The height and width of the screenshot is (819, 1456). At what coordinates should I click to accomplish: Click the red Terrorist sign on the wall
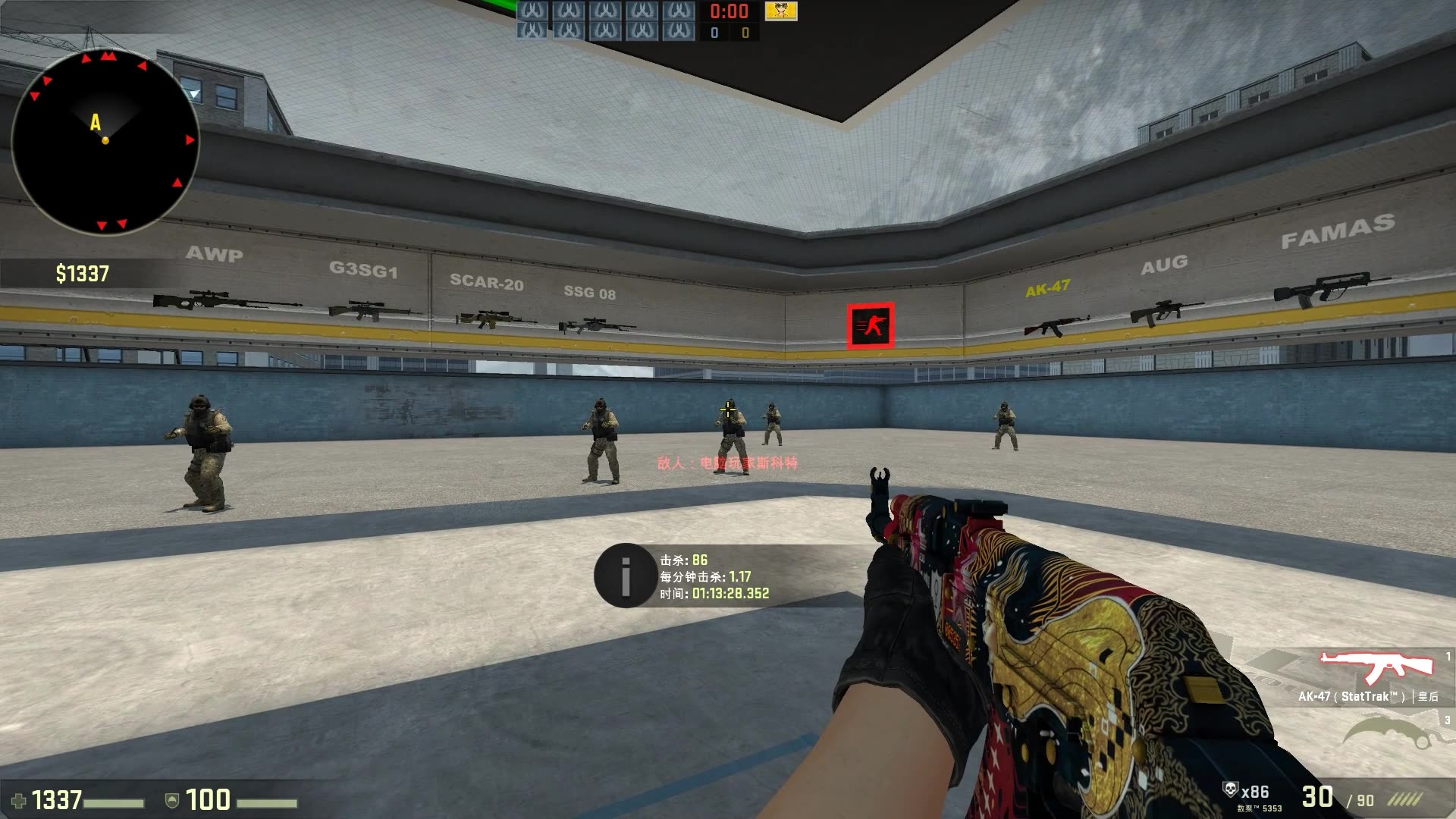tap(871, 325)
